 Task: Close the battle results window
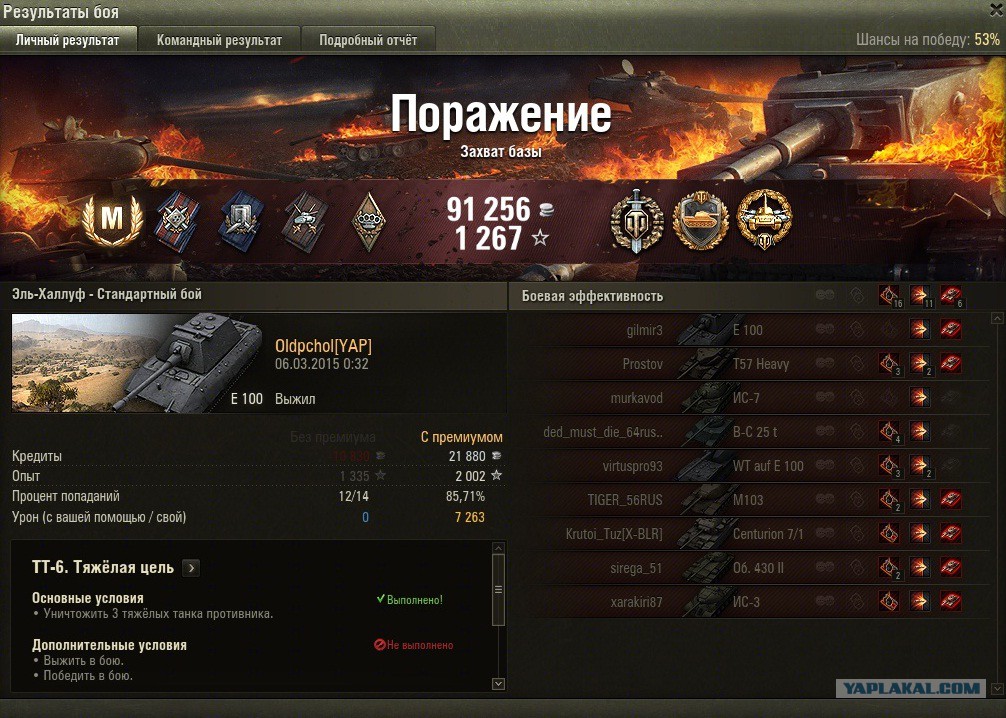(995, 10)
